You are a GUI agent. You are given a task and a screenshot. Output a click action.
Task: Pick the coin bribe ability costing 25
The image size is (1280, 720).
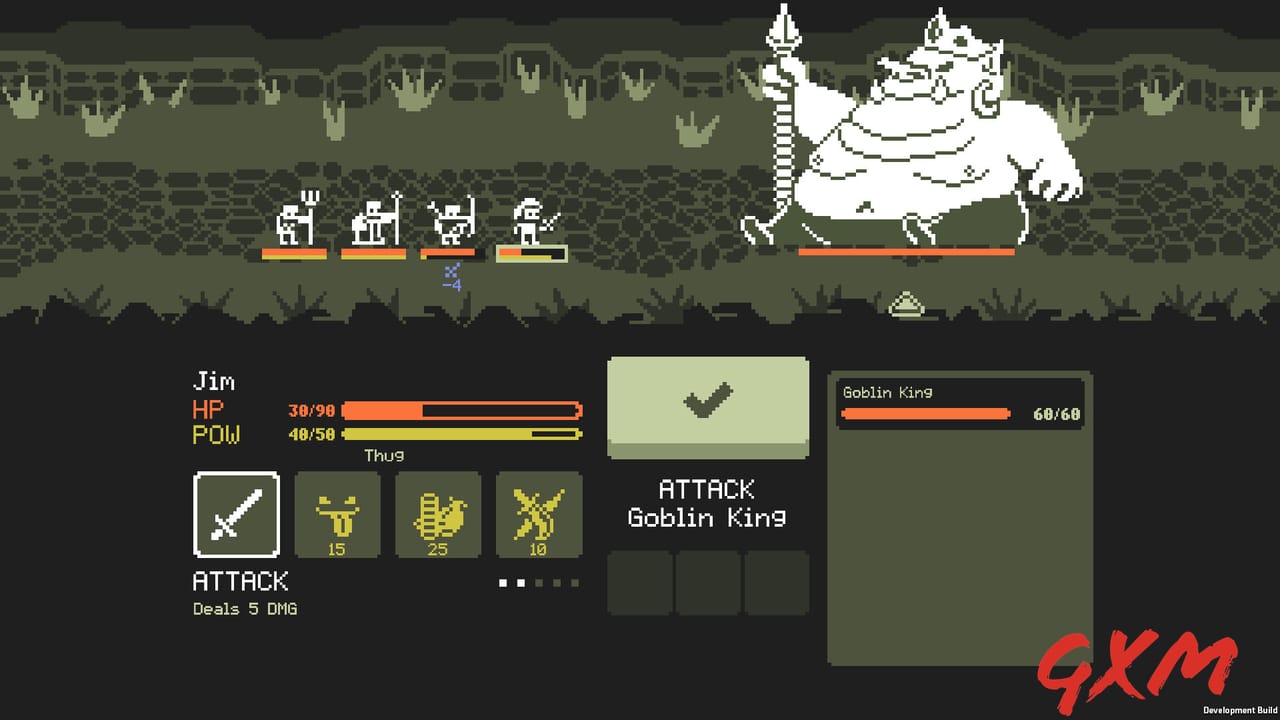[x=438, y=515]
